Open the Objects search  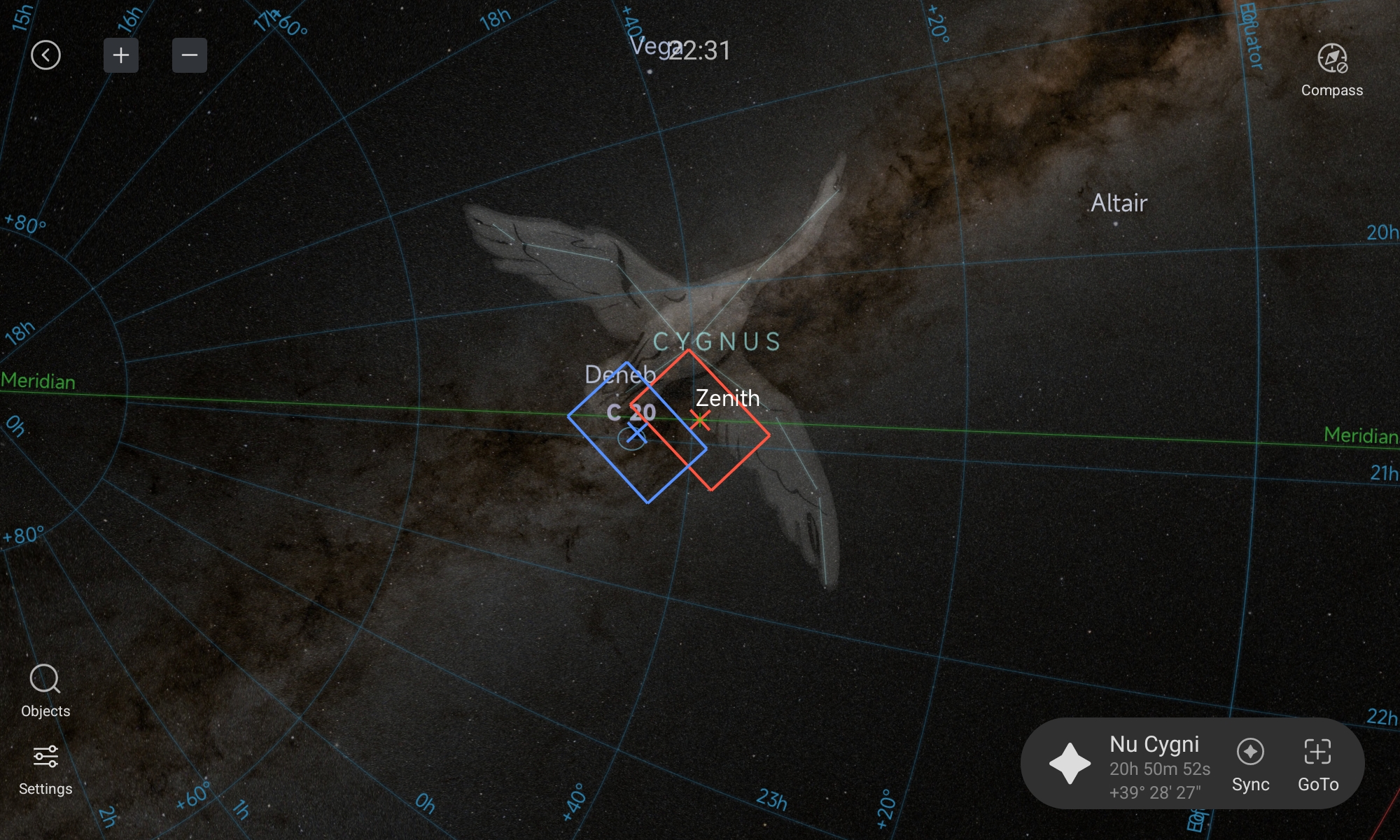point(45,691)
